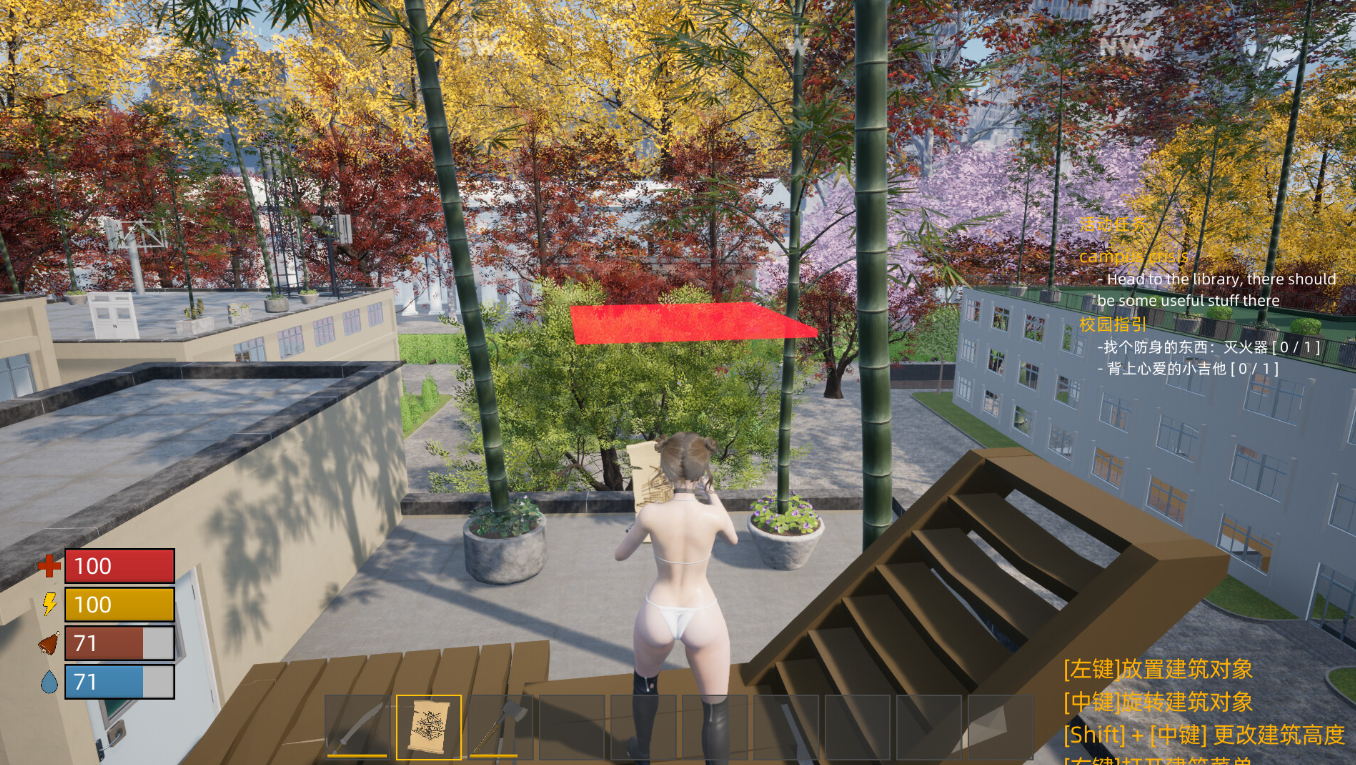Click the 校园指引 quest heading
The image size is (1356, 765).
pos(1112,324)
